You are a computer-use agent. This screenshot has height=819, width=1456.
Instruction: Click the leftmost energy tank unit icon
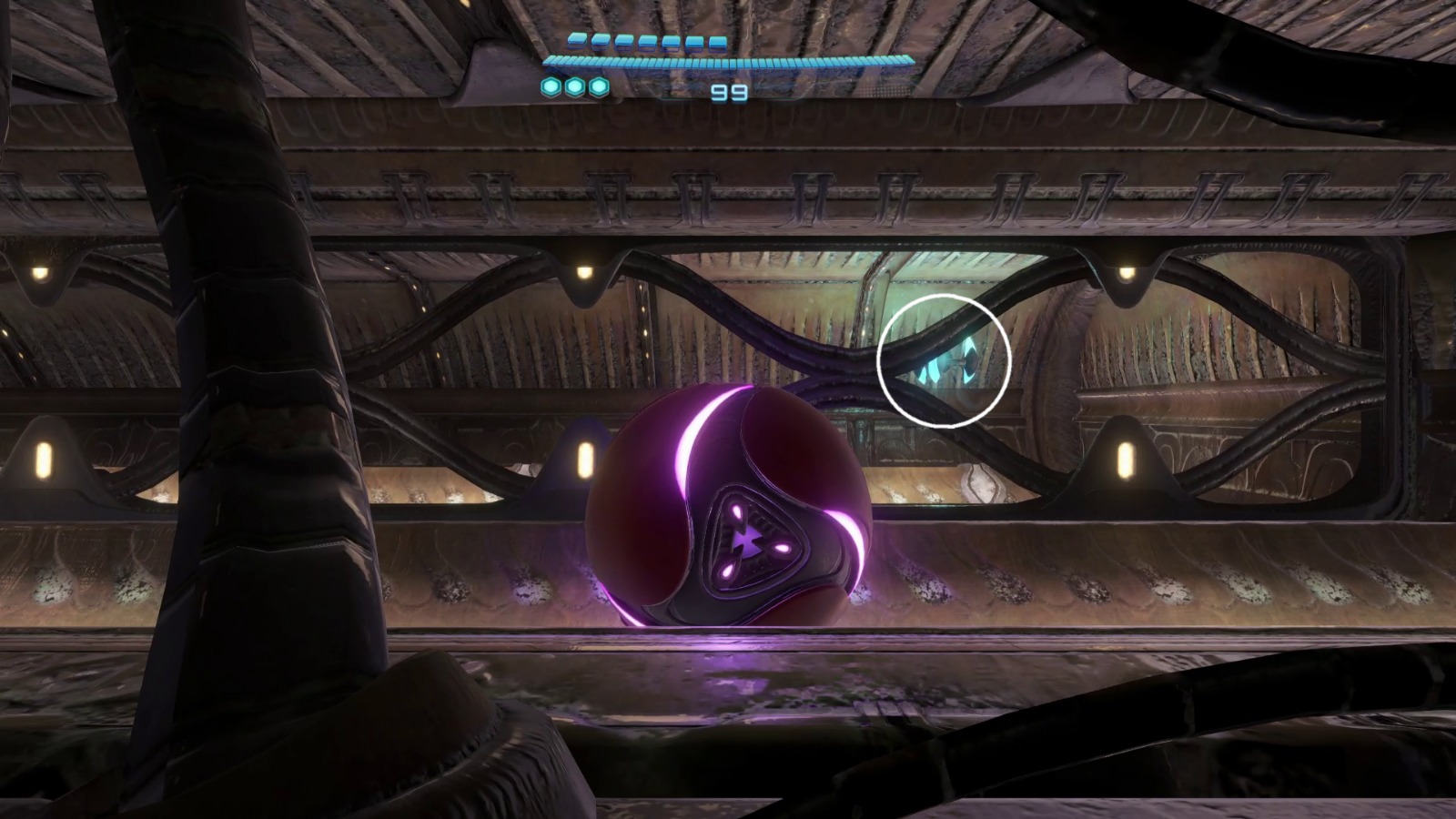[x=578, y=42]
